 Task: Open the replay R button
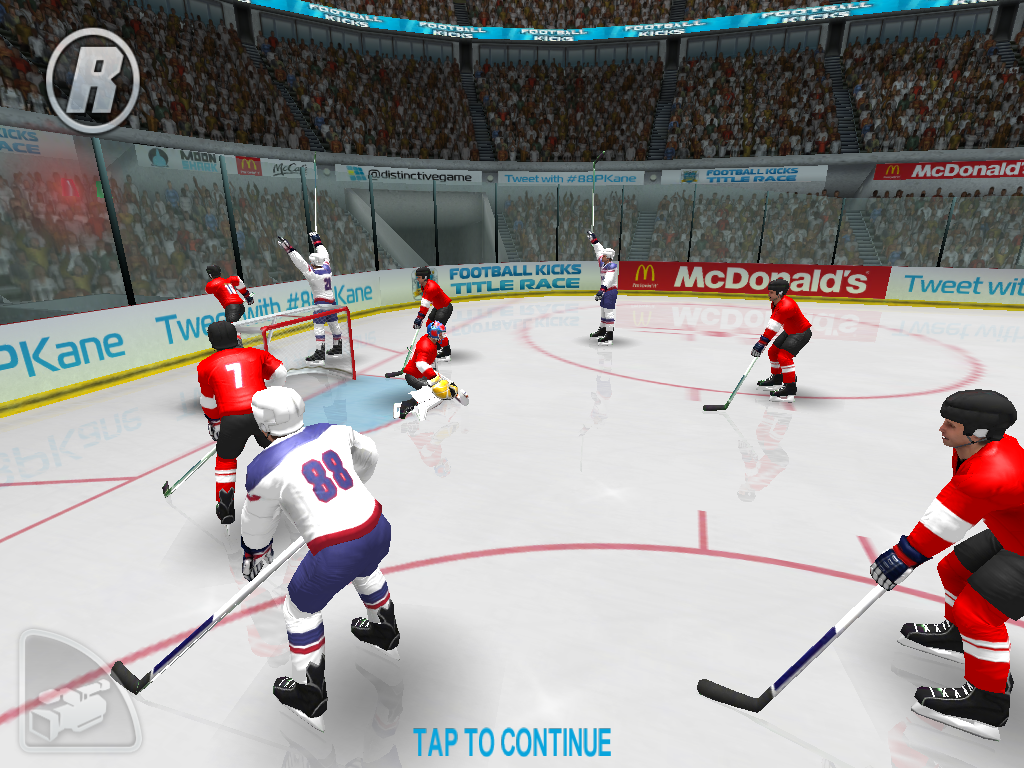coord(93,79)
